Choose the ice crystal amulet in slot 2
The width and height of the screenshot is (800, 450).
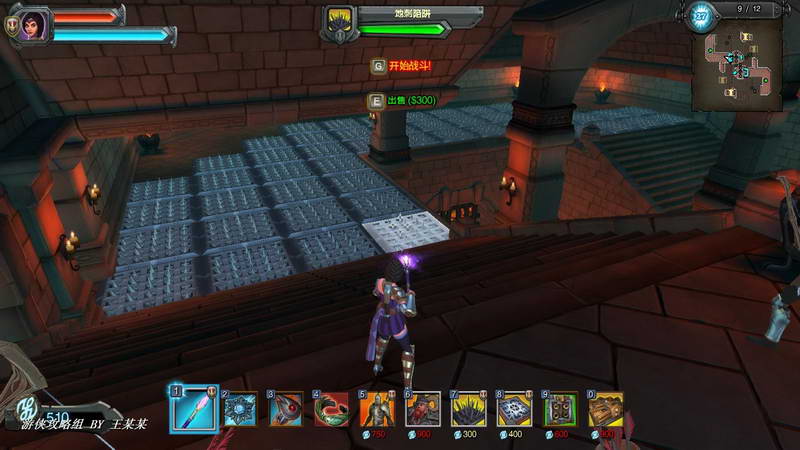240,409
